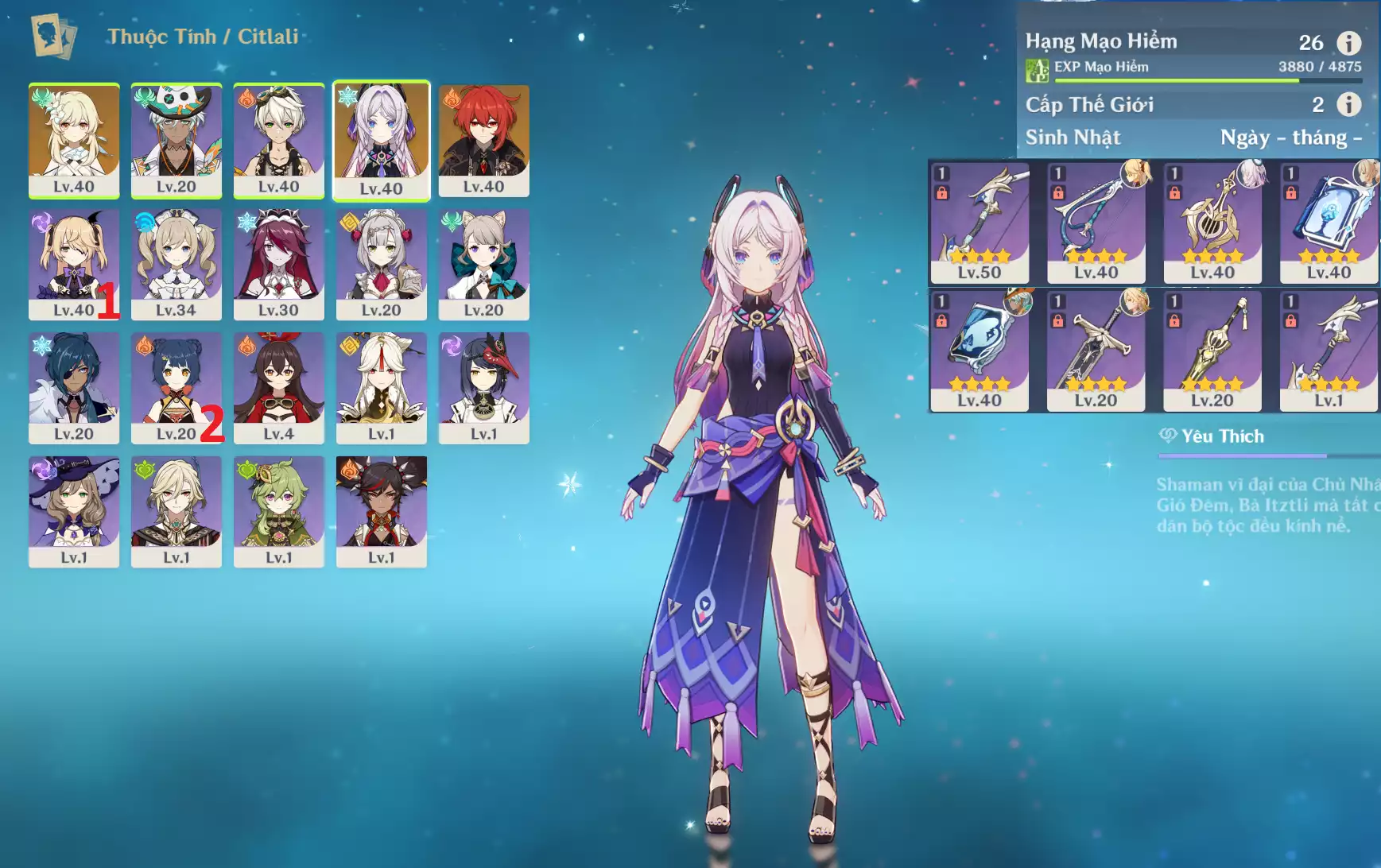This screenshot has width=1381, height=868.
Task: Choose Rosaria's Lv.30 portrait
Action: point(278,264)
